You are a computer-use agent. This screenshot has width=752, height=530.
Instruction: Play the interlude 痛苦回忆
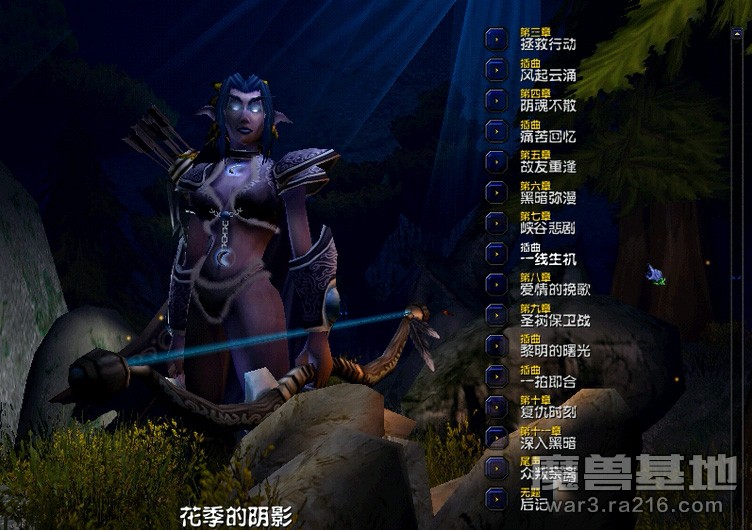click(x=497, y=130)
